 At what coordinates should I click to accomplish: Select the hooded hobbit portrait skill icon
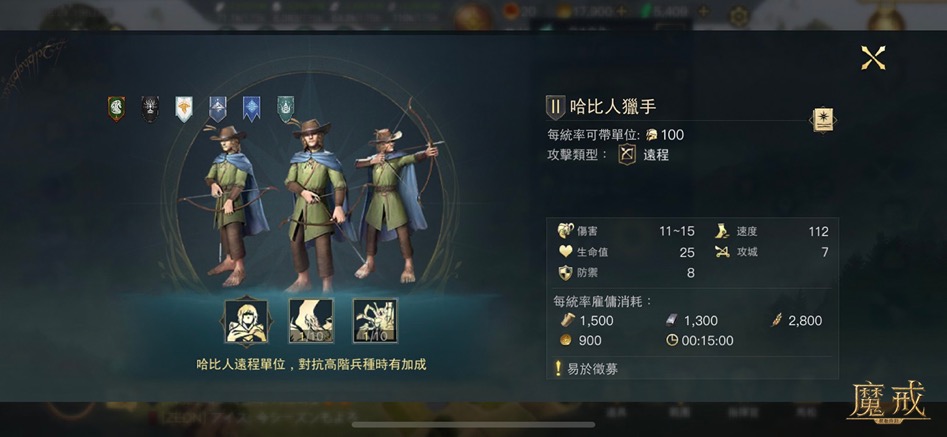(x=244, y=321)
